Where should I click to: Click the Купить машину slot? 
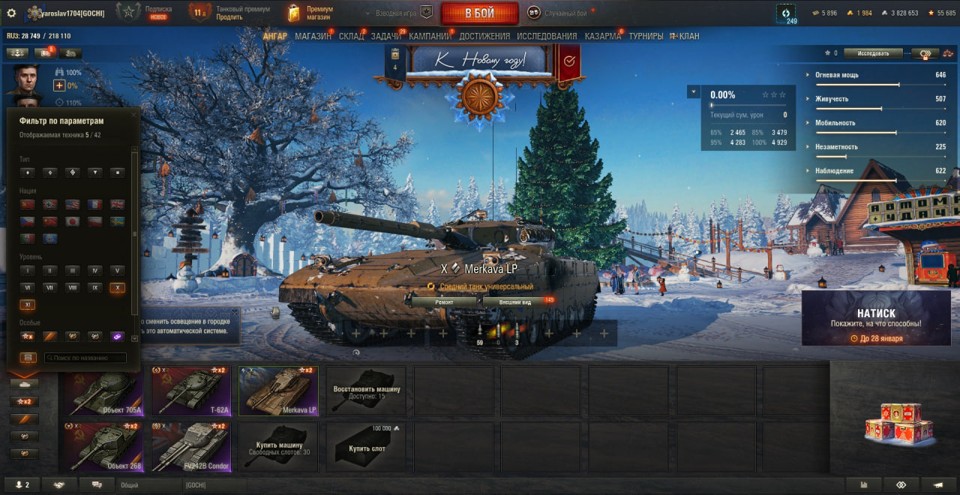click(280, 445)
